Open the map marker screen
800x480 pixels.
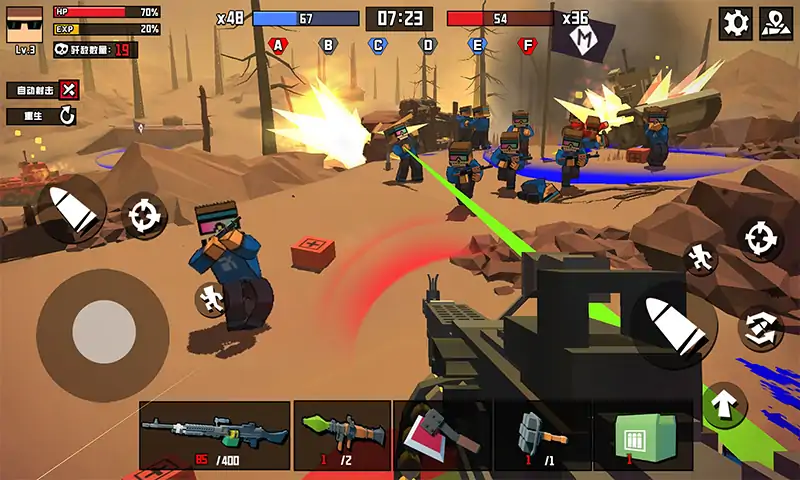pyautogui.click(x=774, y=22)
